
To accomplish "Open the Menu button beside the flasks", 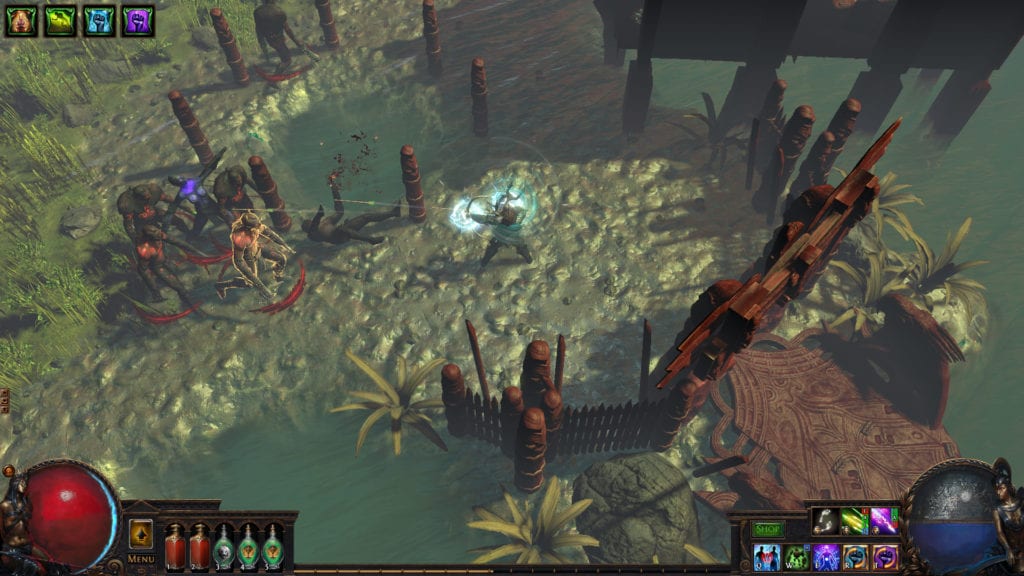I will click(141, 558).
